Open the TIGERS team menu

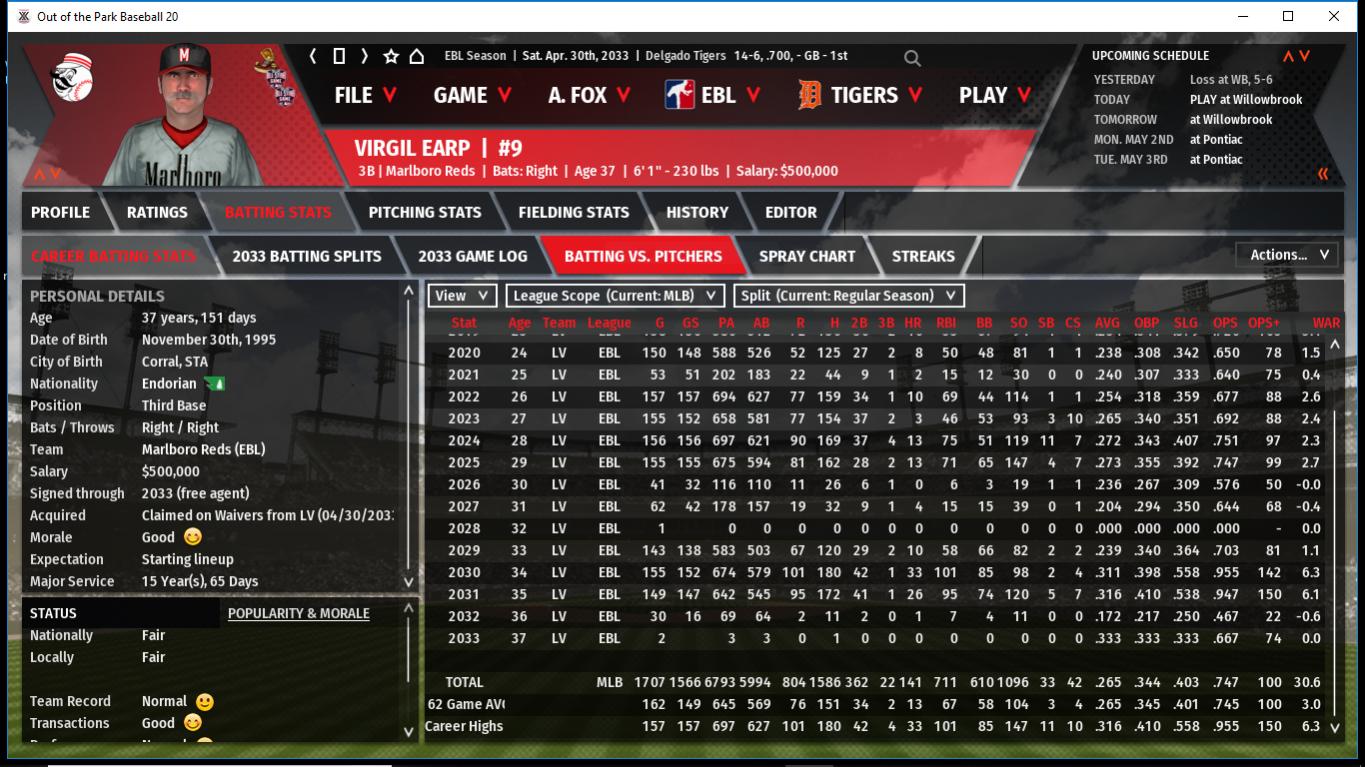(x=862, y=95)
